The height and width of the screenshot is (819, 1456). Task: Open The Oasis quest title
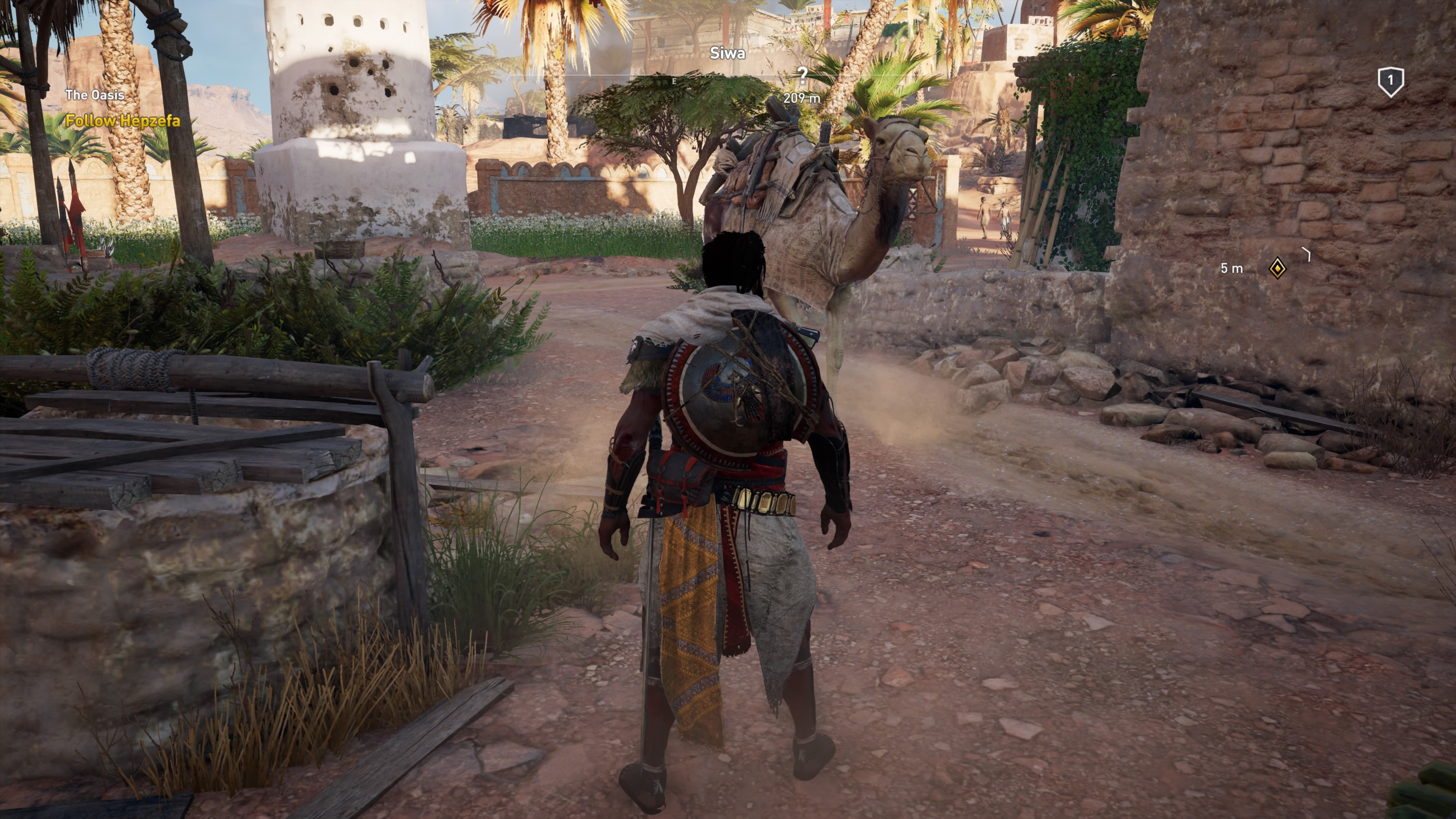click(x=95, y=95)
